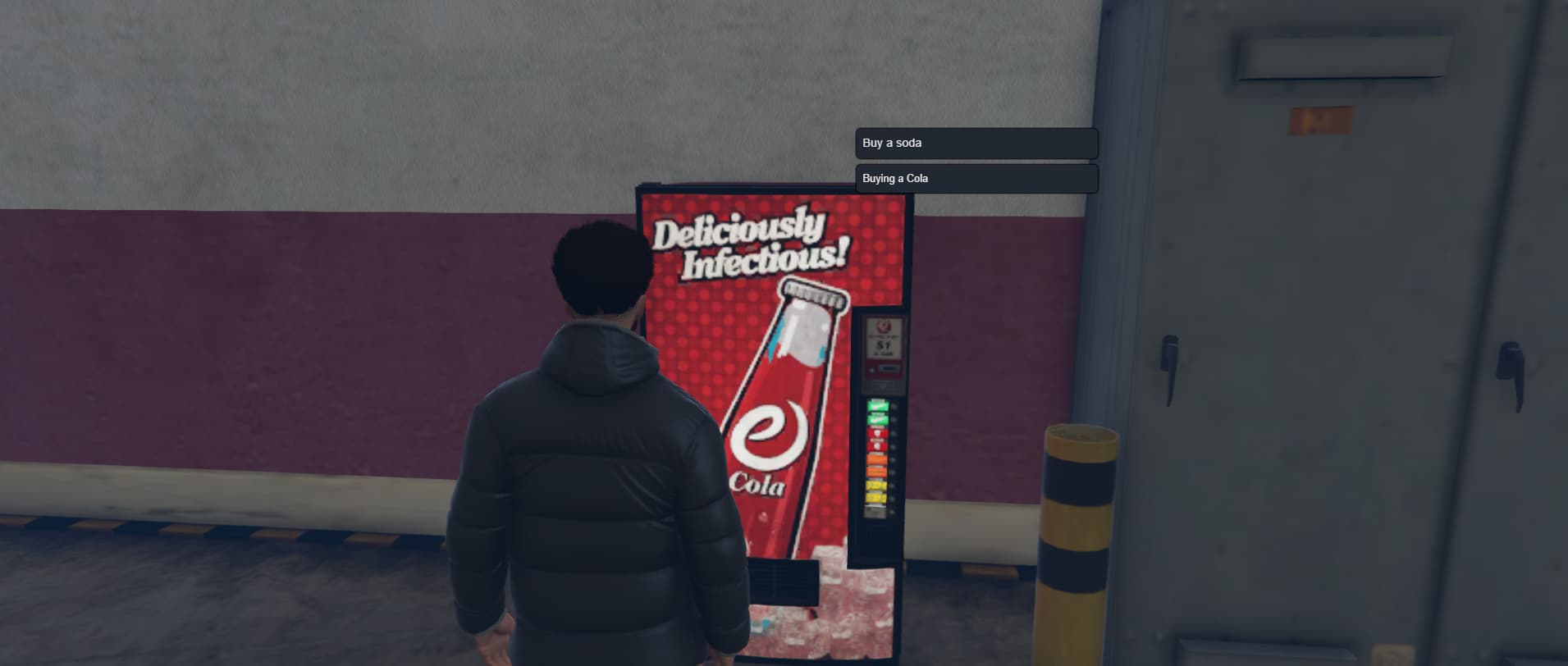Select the 'Buying a Cola' prompt
The width and height of the screenshot is (1568, 666).
point(976,178)
